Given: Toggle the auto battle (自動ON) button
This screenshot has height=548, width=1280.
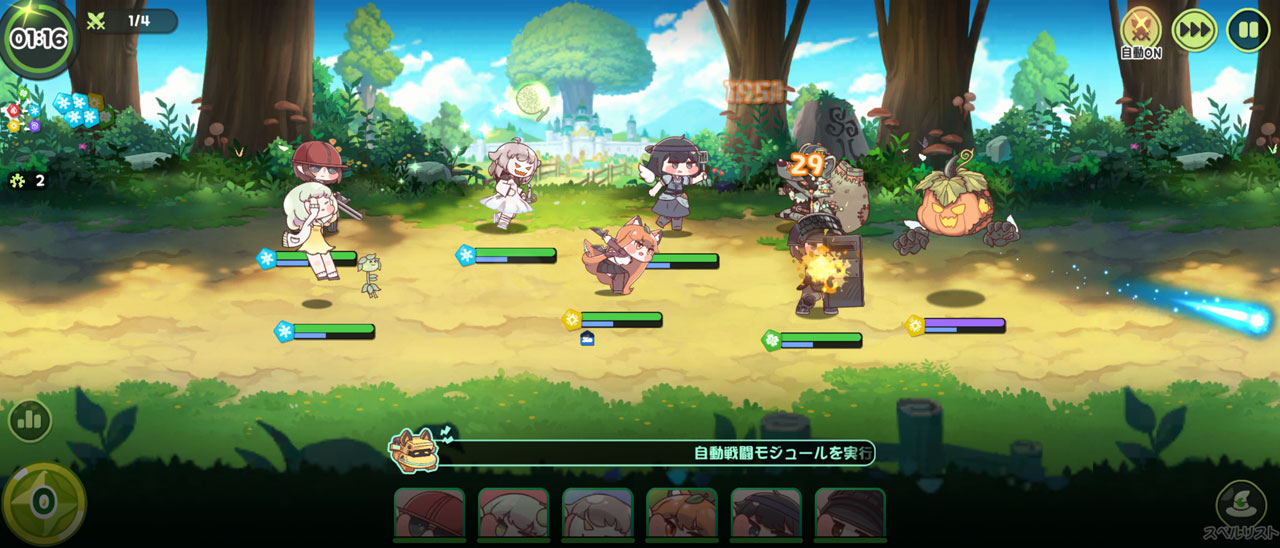Looking at the screenshot, I should pyautogui.click(x=1140, y=28).
